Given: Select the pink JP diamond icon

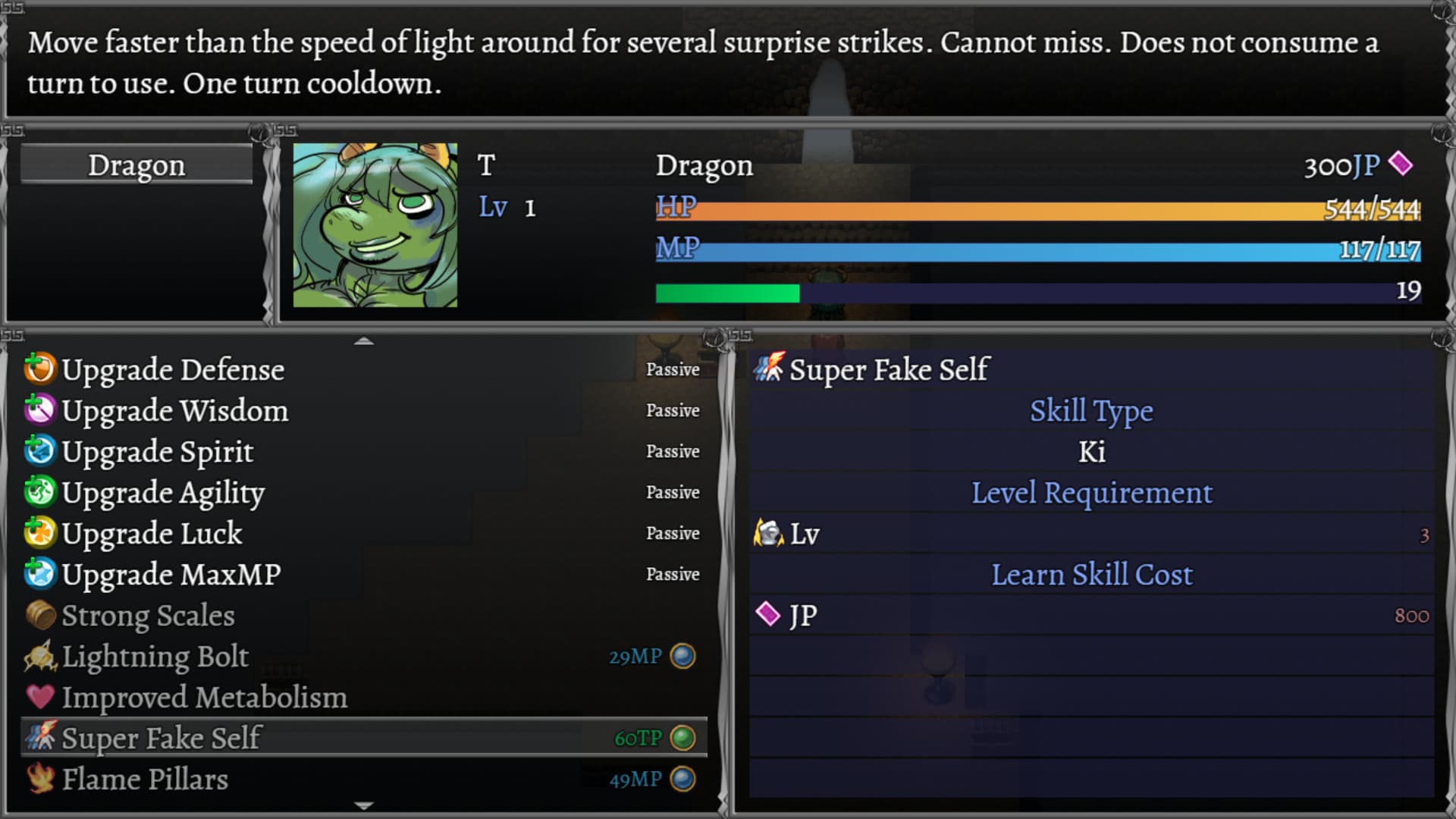Looking at the screenshot, I should coord(767,615).
